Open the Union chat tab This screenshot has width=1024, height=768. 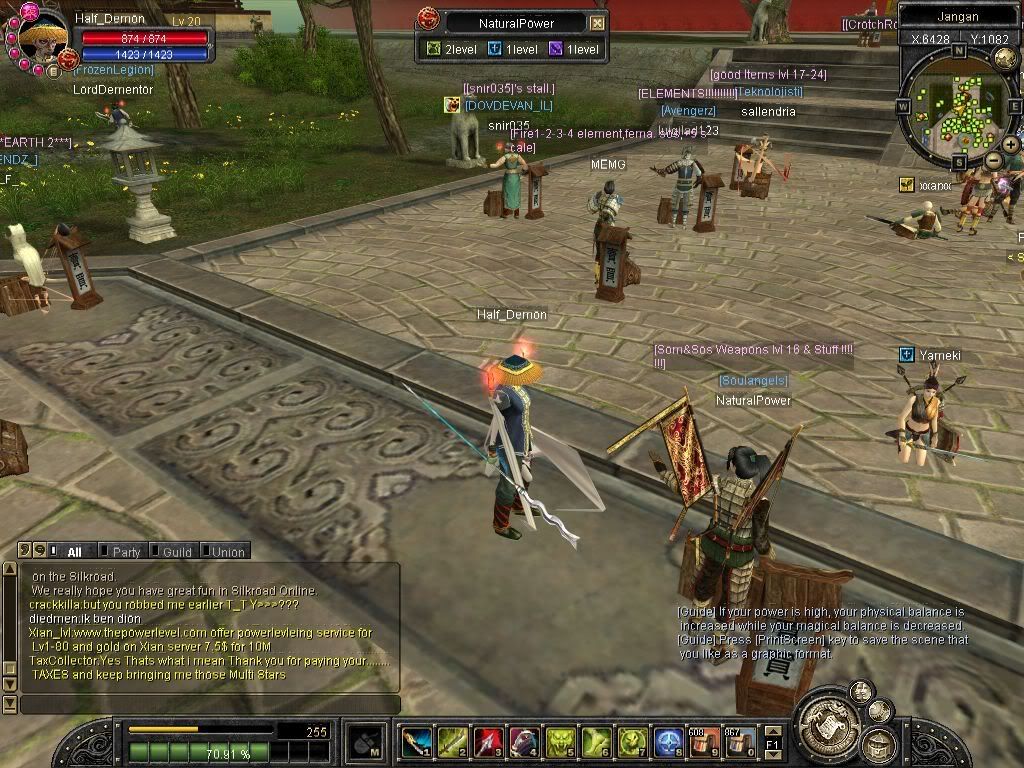[227, 551]
